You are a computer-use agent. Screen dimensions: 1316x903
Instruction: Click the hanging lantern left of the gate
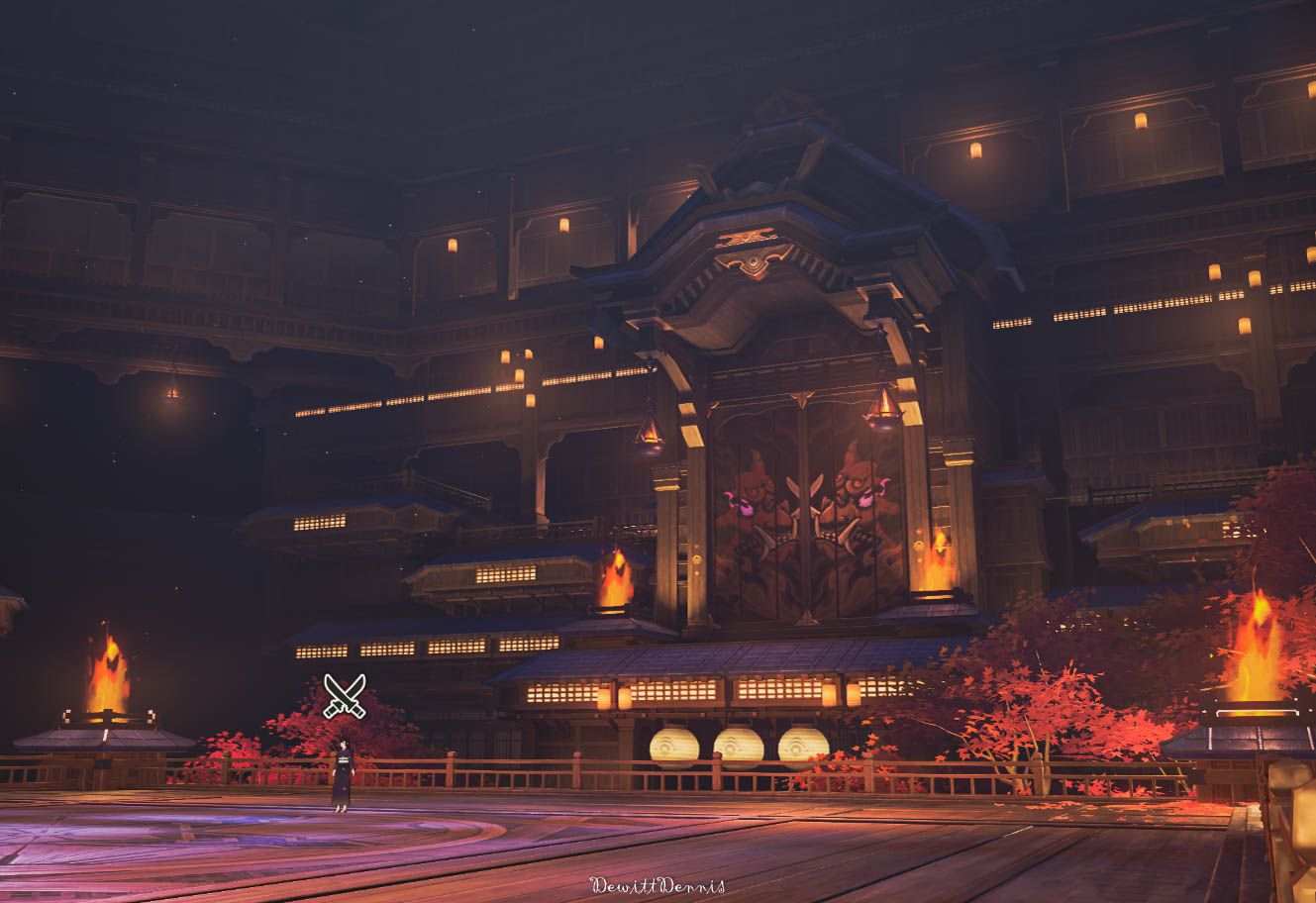click(x=648, y=433)
